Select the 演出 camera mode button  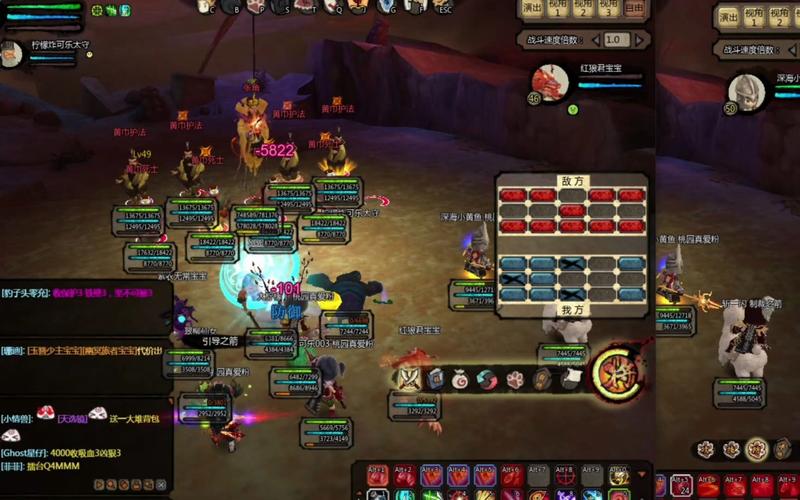(x=532, y=9)
